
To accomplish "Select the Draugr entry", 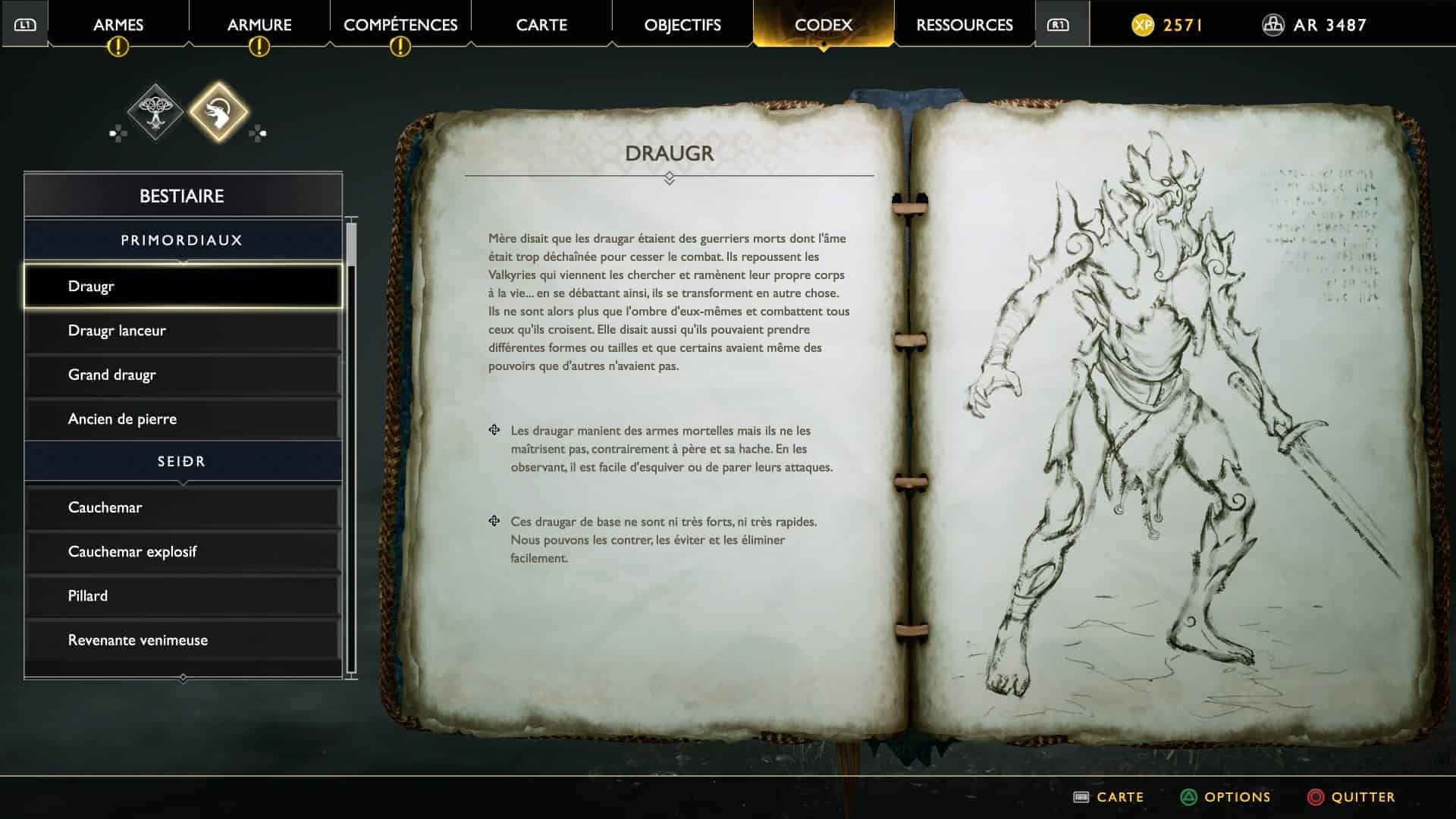I will (182, 286).
